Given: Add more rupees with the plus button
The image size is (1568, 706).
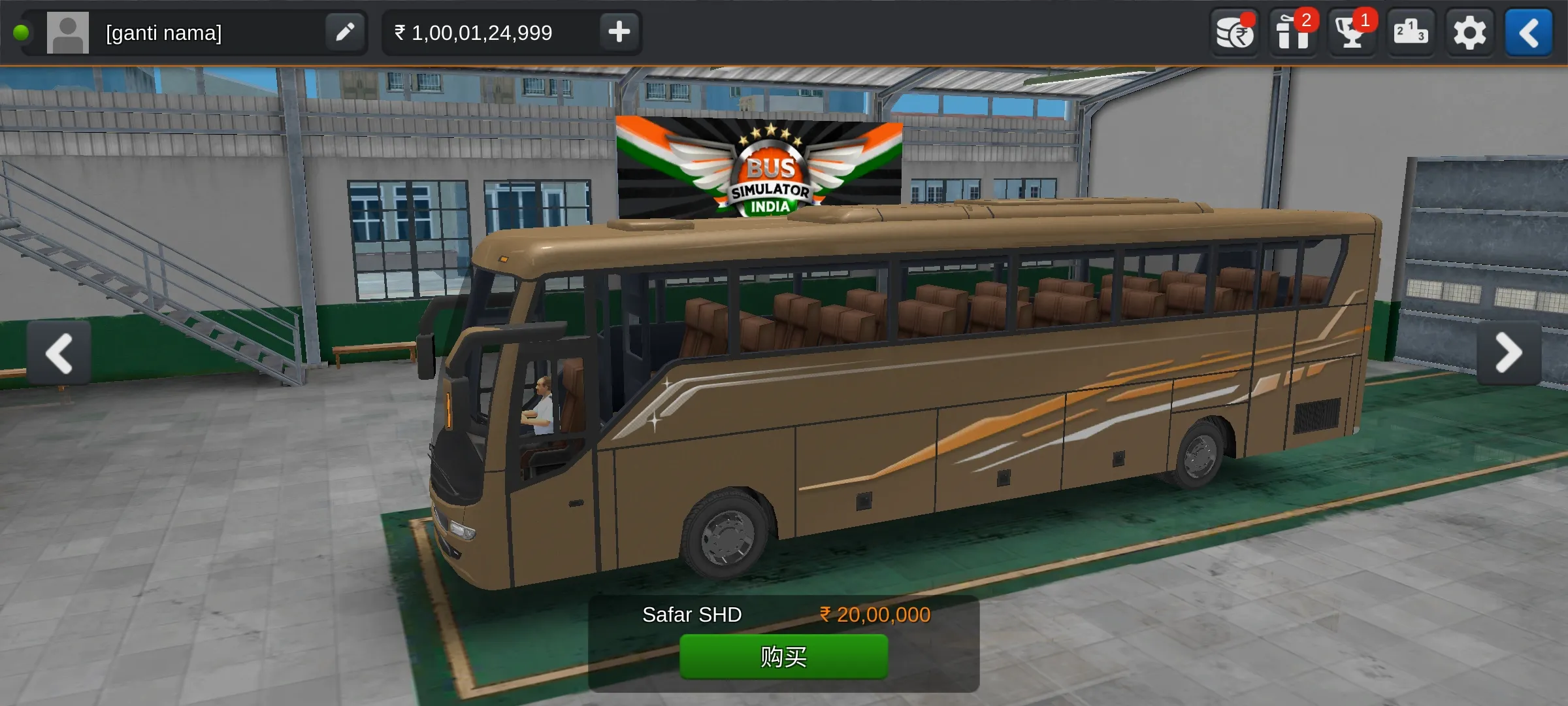Looking at the screenshot, I should [x=619, y=32].
